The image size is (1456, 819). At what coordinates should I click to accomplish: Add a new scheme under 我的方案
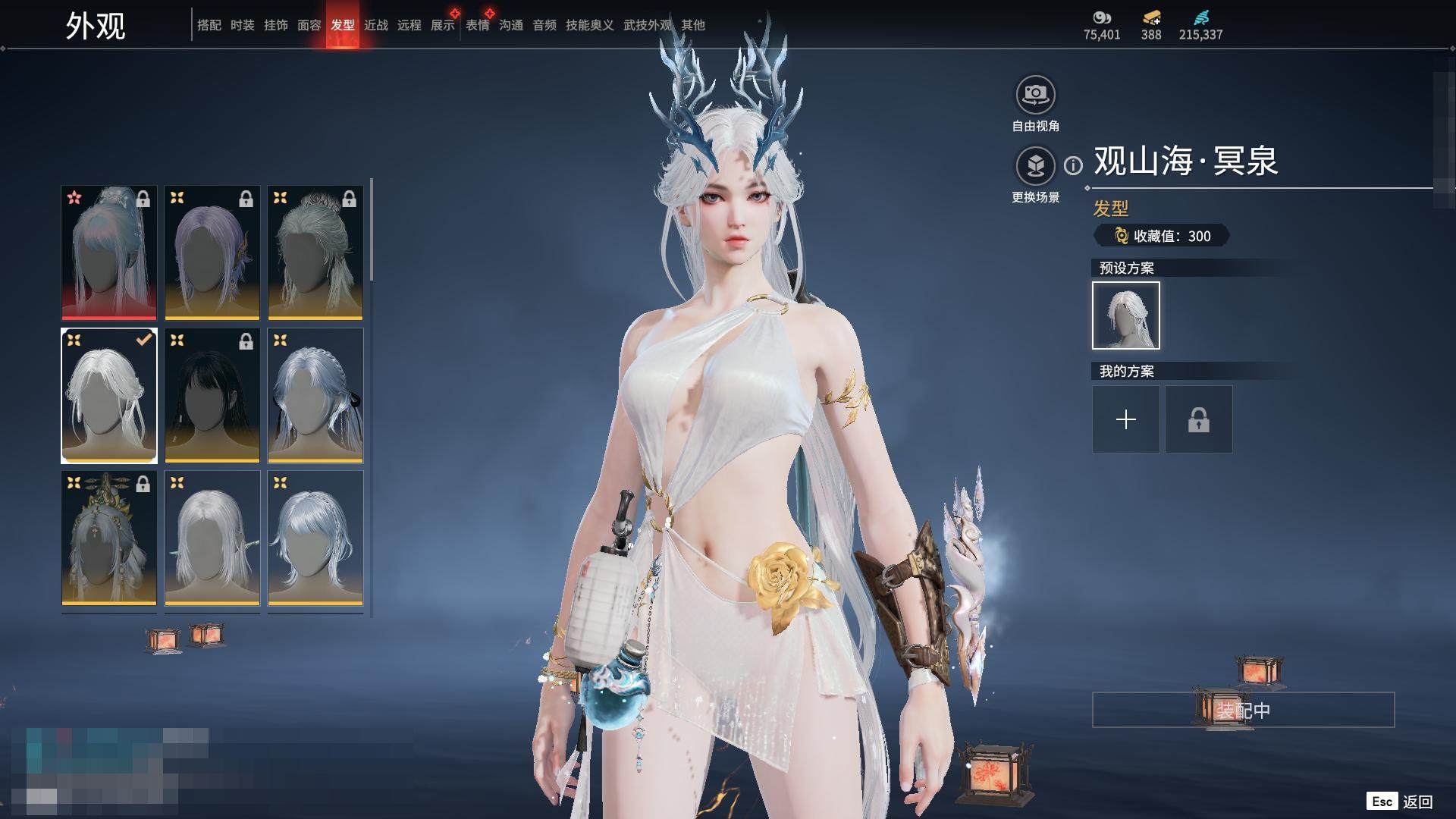pyautogui.click(x=1125, y=419)
